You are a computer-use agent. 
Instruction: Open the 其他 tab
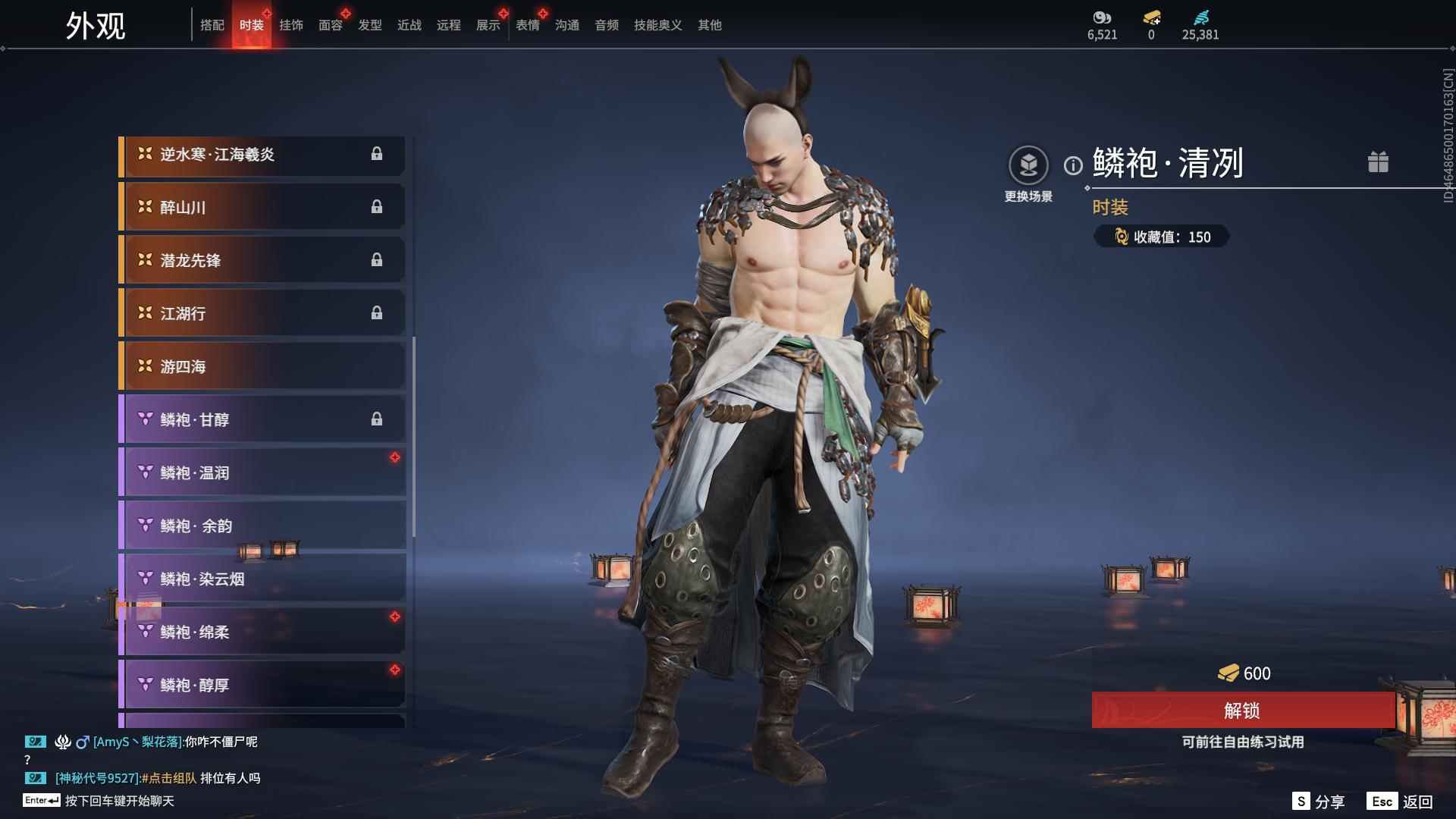[710, 25]
